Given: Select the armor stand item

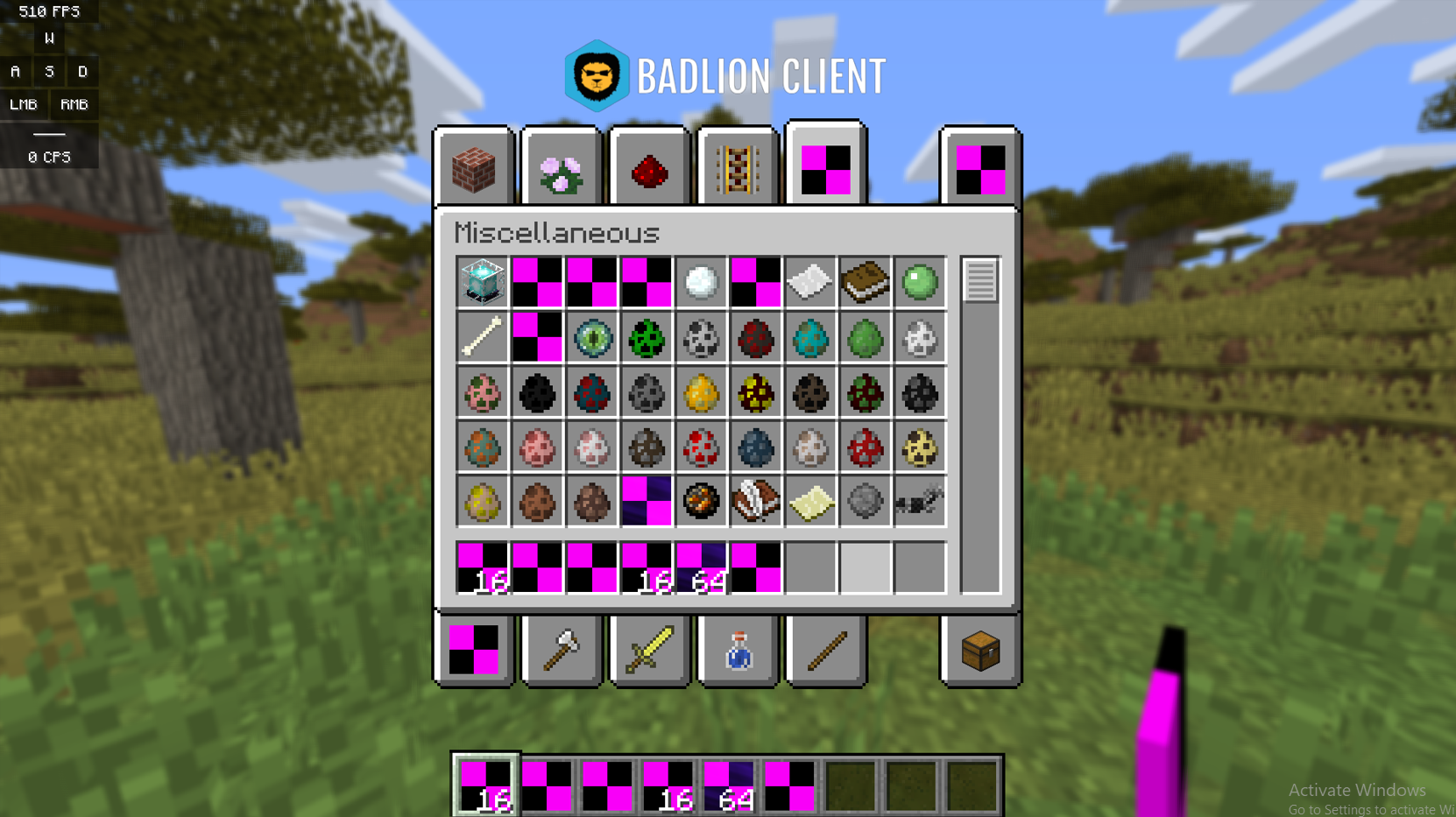Looking at the screenshot, I should coord(919,502).
